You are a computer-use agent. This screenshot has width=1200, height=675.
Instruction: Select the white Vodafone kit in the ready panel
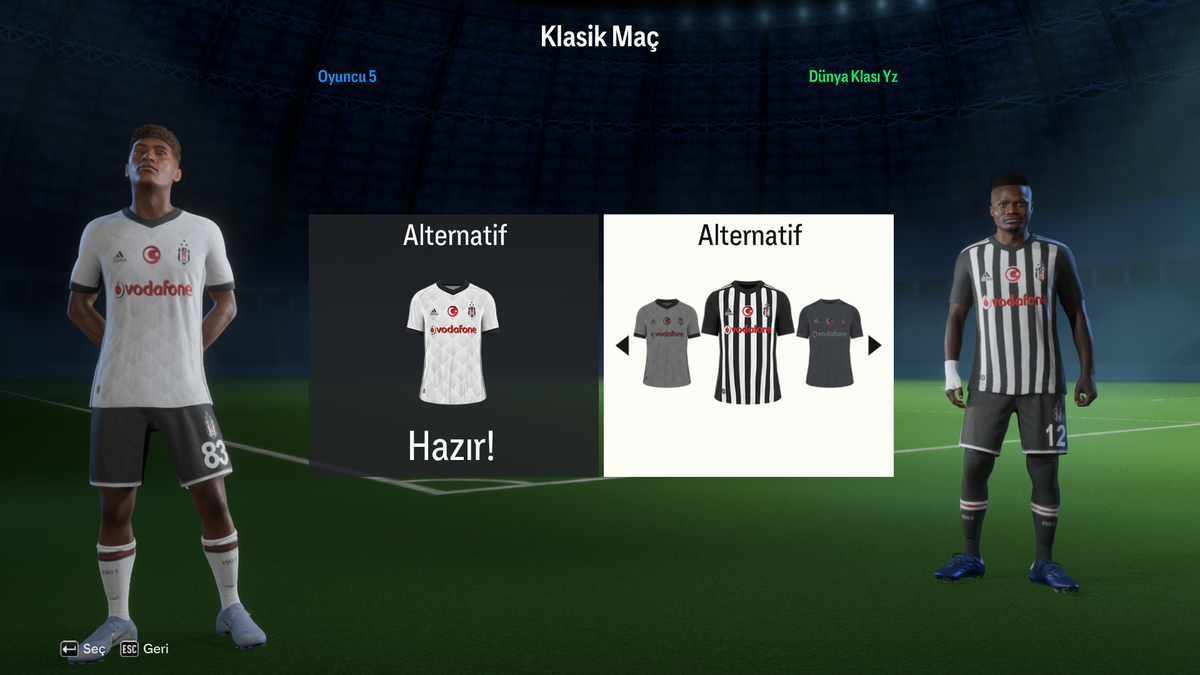tap(453, 343)
